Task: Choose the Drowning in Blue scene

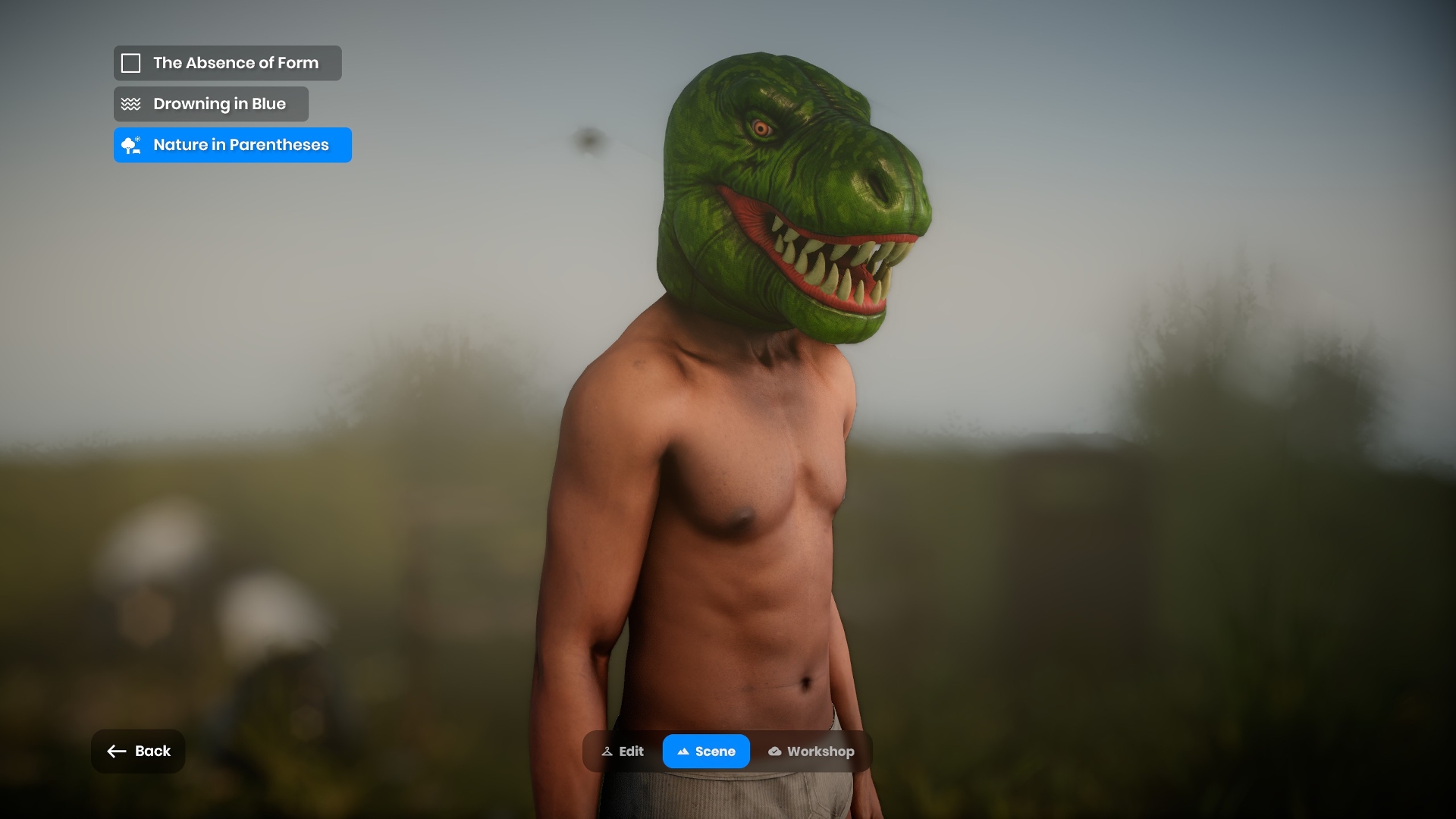Action: click(x=211, y=104)
